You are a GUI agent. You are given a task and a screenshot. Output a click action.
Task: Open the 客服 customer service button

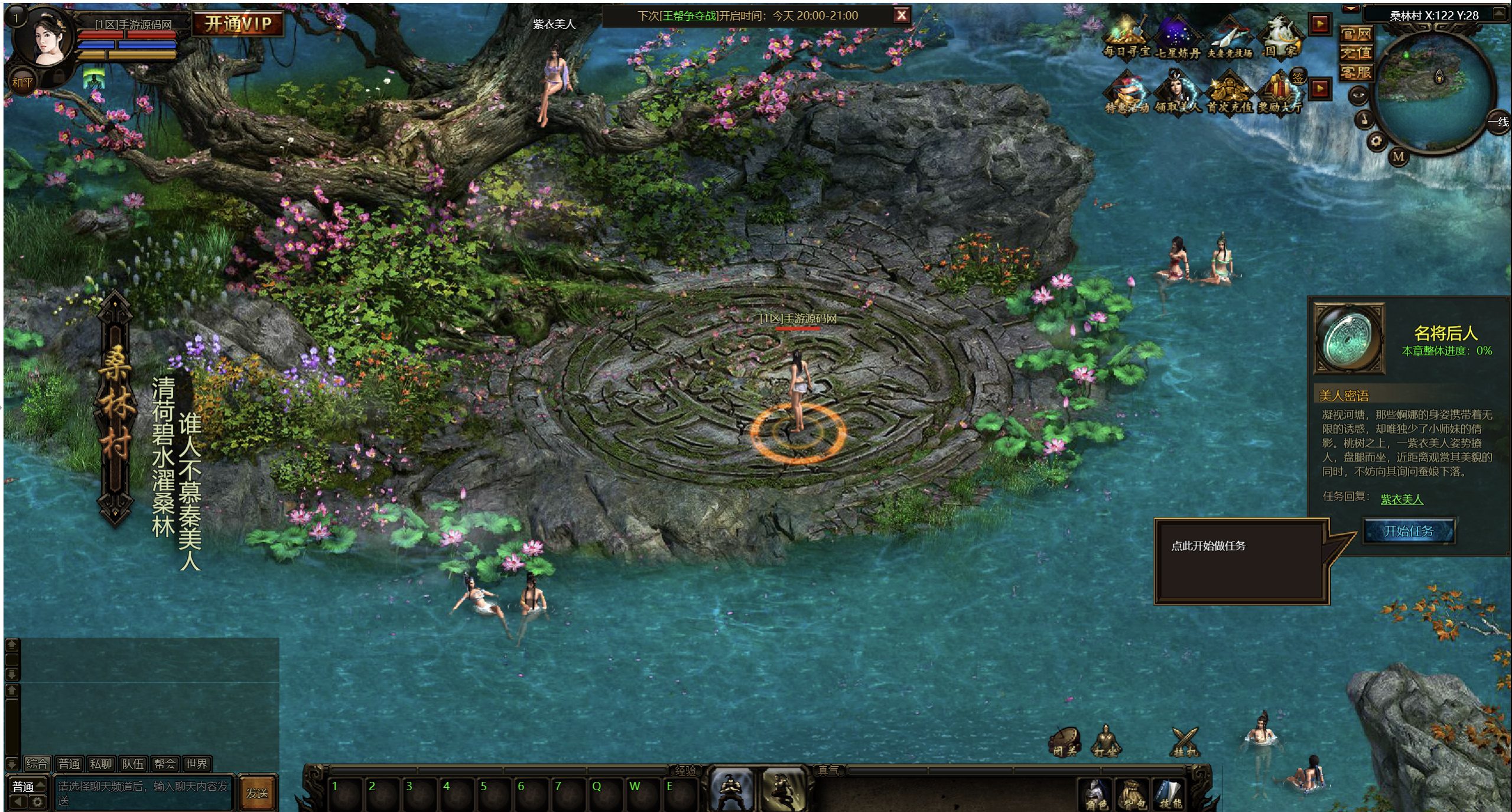point(1355,73)
